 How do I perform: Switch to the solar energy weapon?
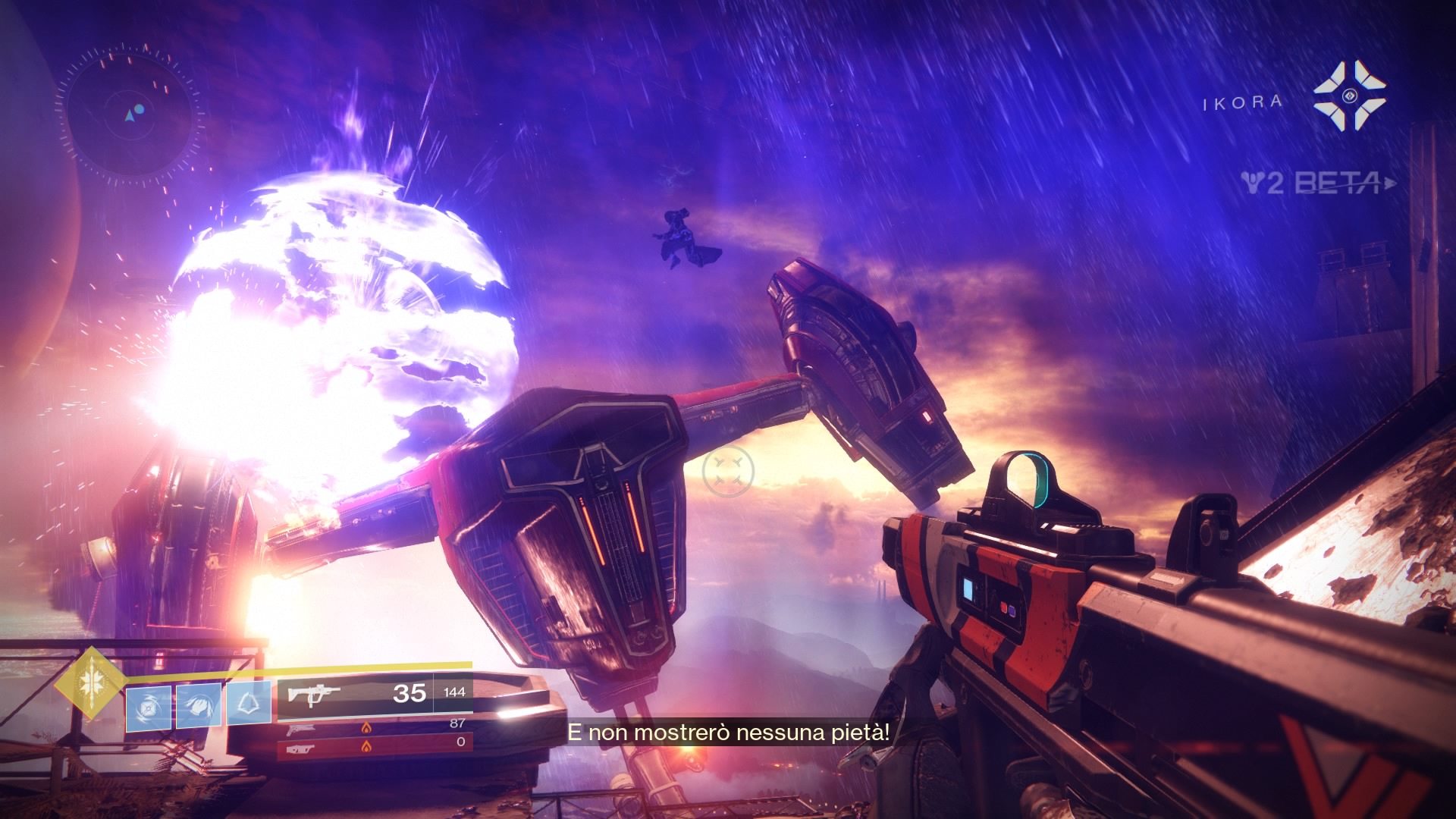coord(375,726)
